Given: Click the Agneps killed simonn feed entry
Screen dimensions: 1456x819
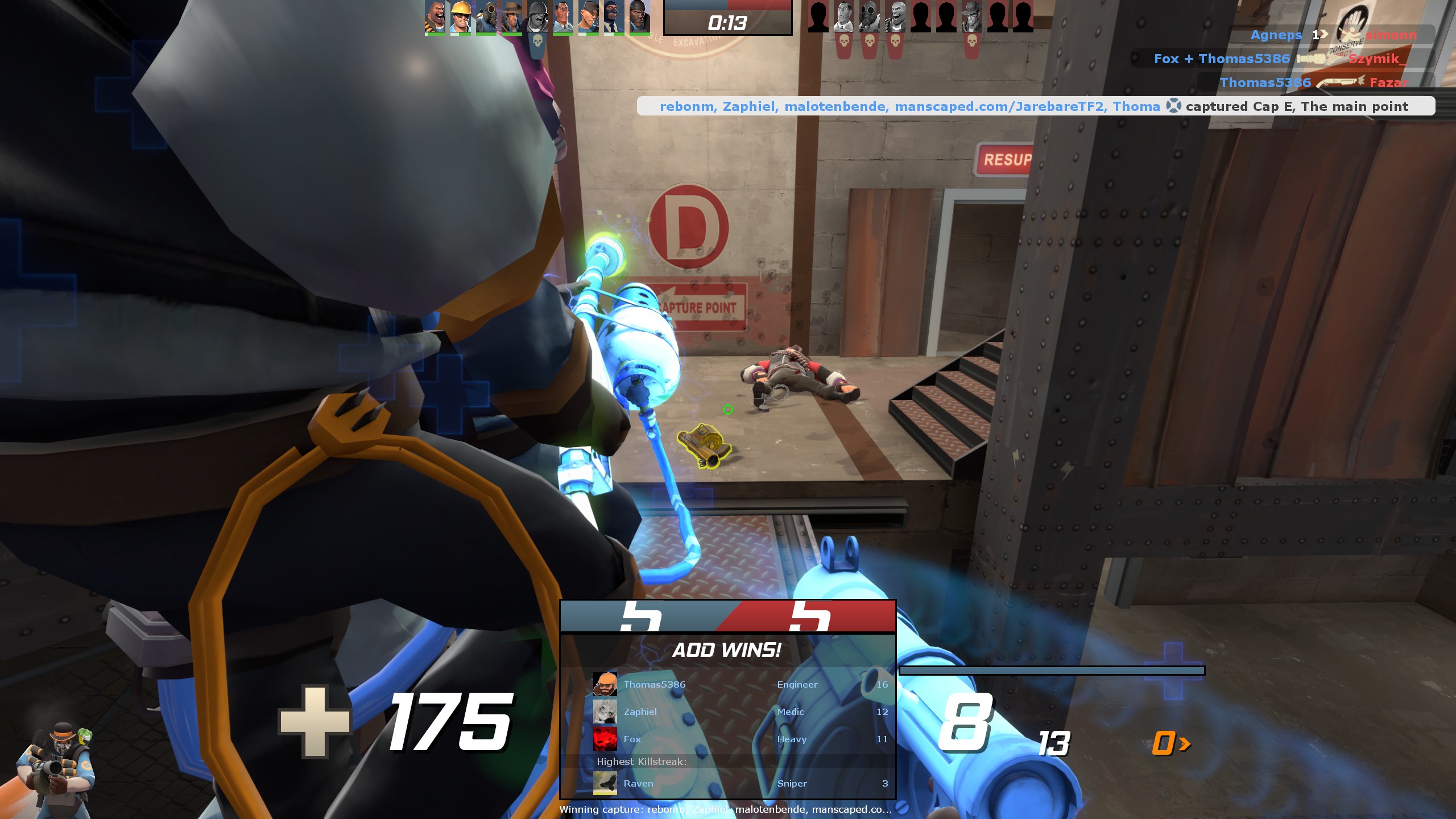Looking at the screenshot, I should [x=1332, y=35].
